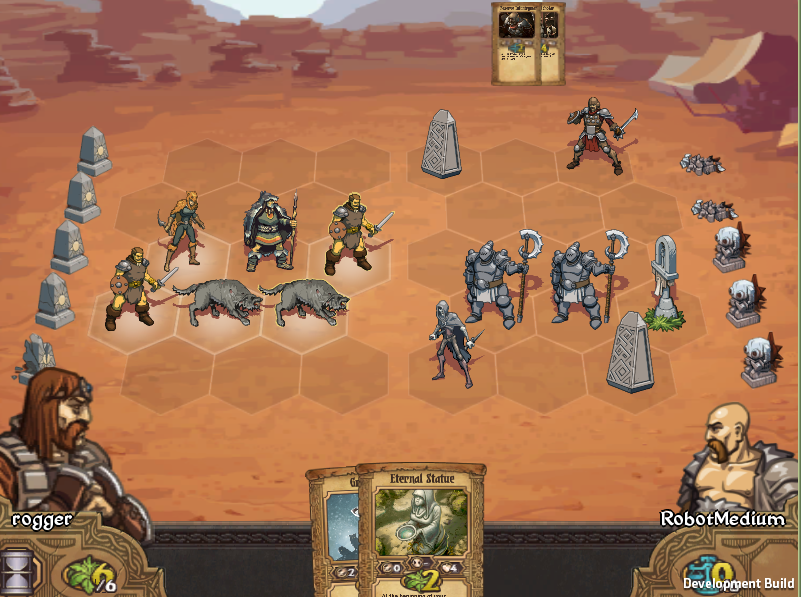Select the hooded staff-bearing unit on the board

coord(269,233)
